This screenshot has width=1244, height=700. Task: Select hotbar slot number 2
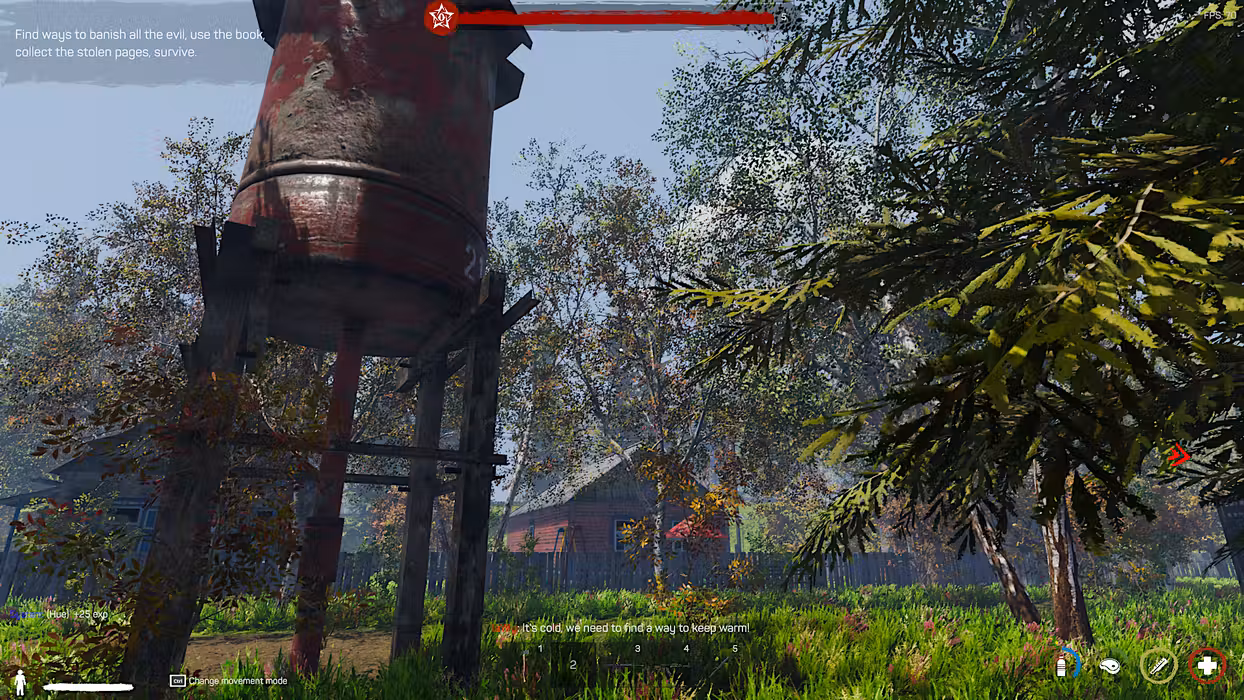pyautogui.click(x=573, y=664)
